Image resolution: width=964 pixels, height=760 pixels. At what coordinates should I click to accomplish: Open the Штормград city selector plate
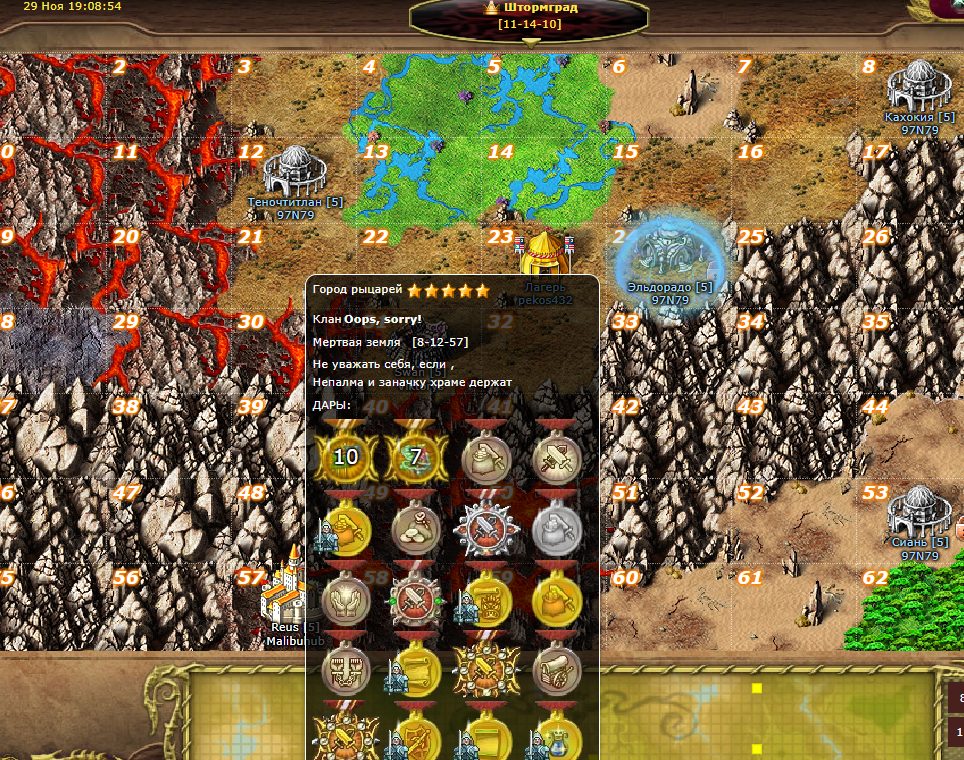[530, 15]
